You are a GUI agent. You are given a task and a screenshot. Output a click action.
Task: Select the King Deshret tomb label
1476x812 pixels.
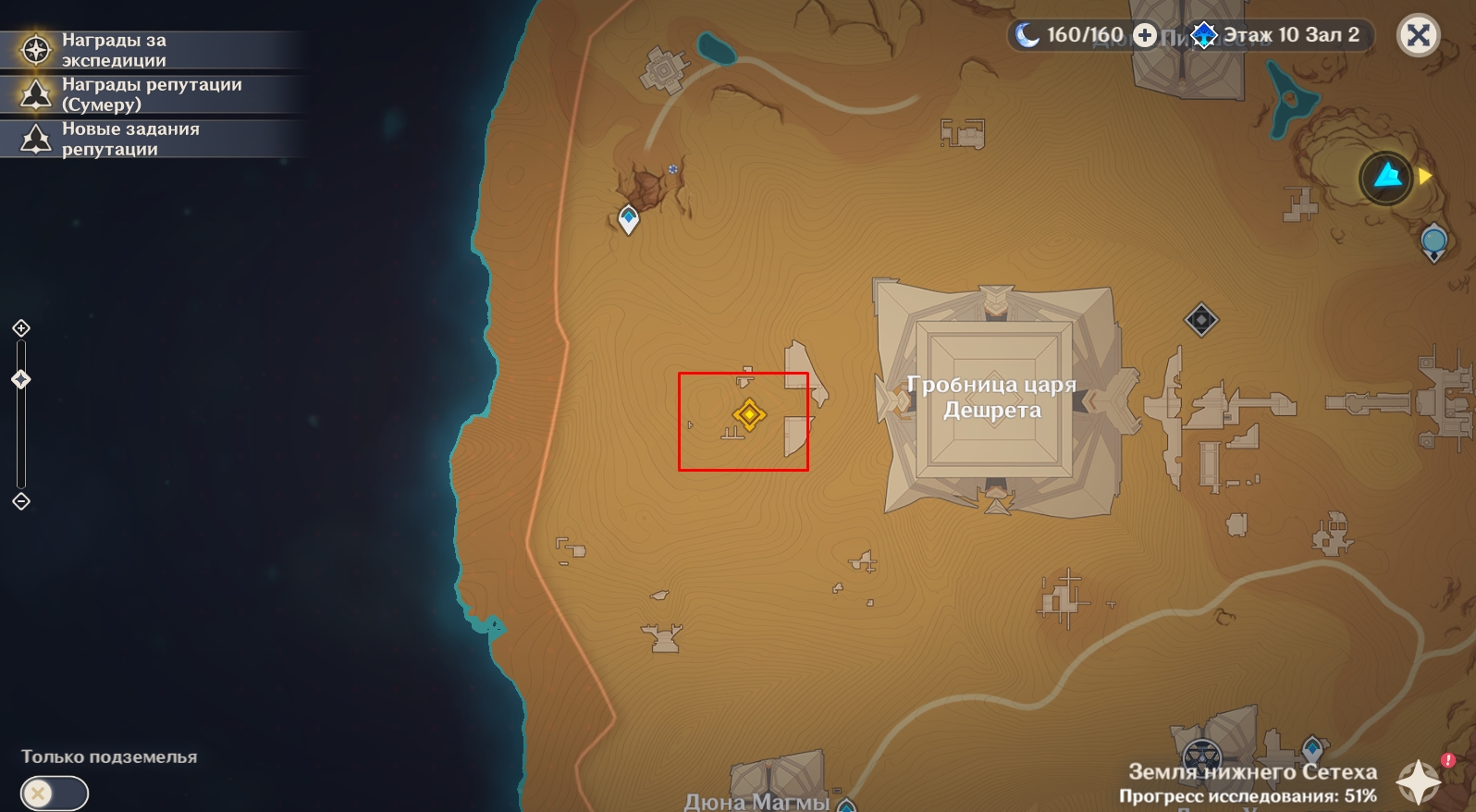coord(991,397)
